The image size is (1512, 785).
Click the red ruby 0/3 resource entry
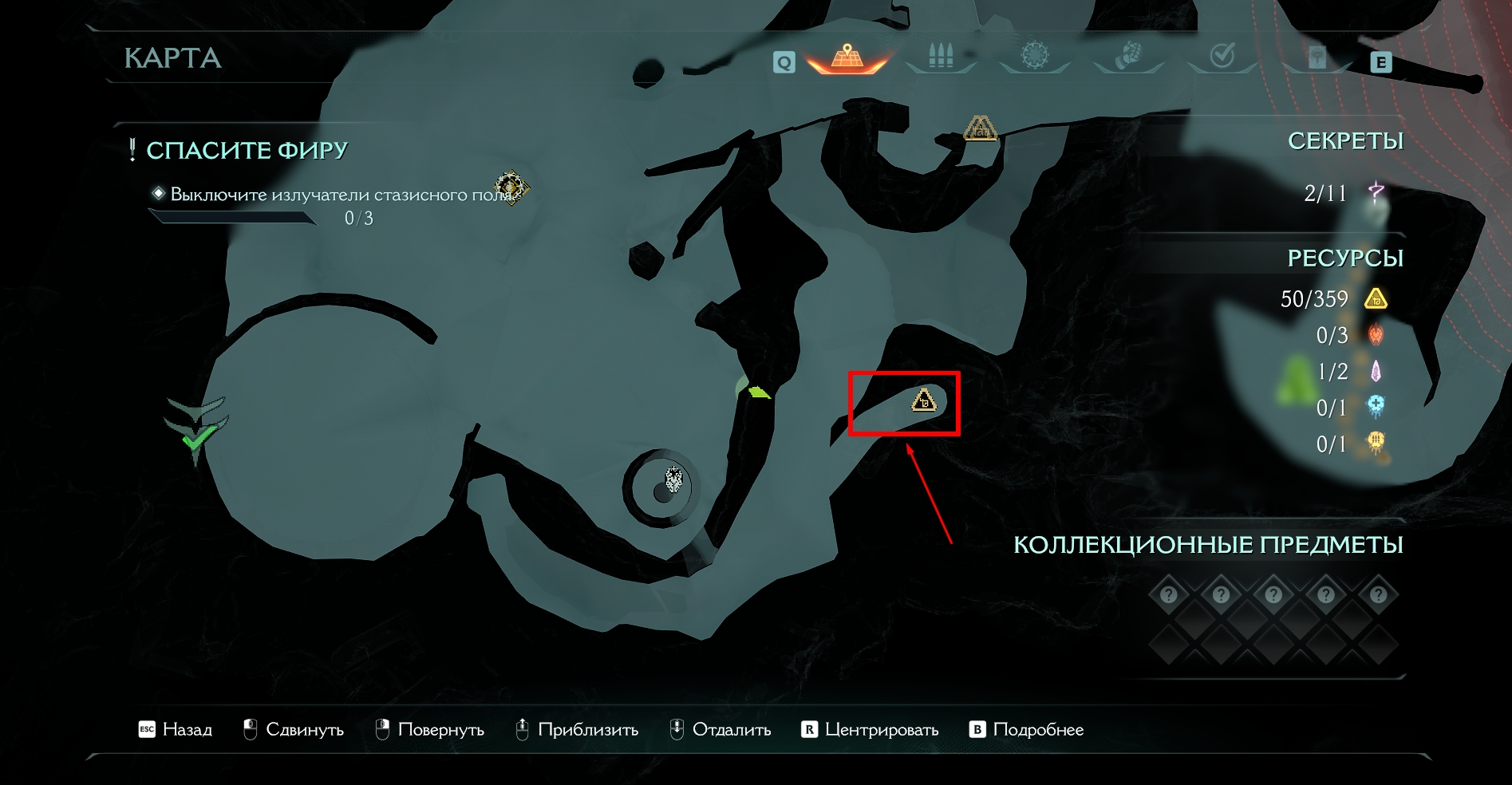(x=1348, y=335)
